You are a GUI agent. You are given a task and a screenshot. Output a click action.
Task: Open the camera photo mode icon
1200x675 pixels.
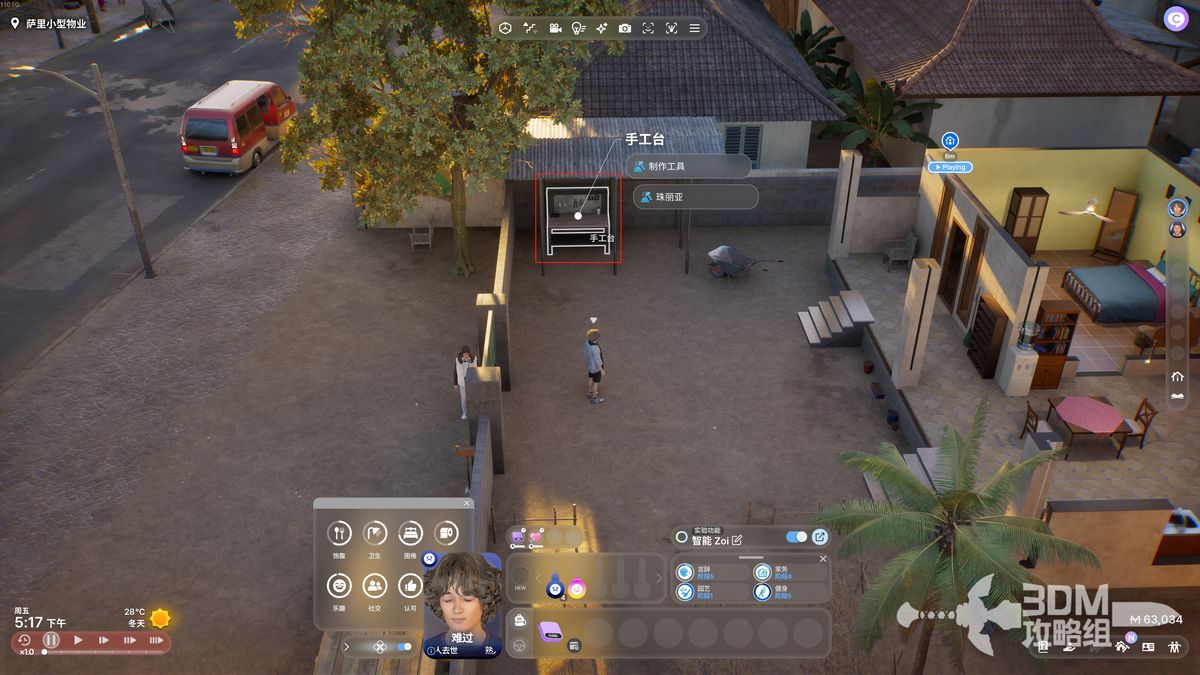tap(625, 28)
